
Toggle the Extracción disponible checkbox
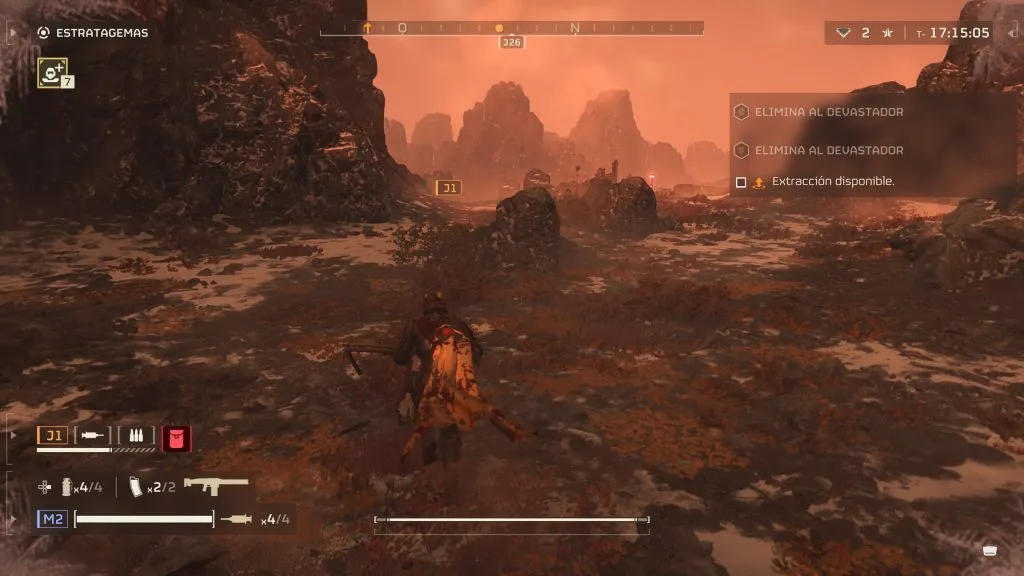pyautogui.click(x=741, y=182)
